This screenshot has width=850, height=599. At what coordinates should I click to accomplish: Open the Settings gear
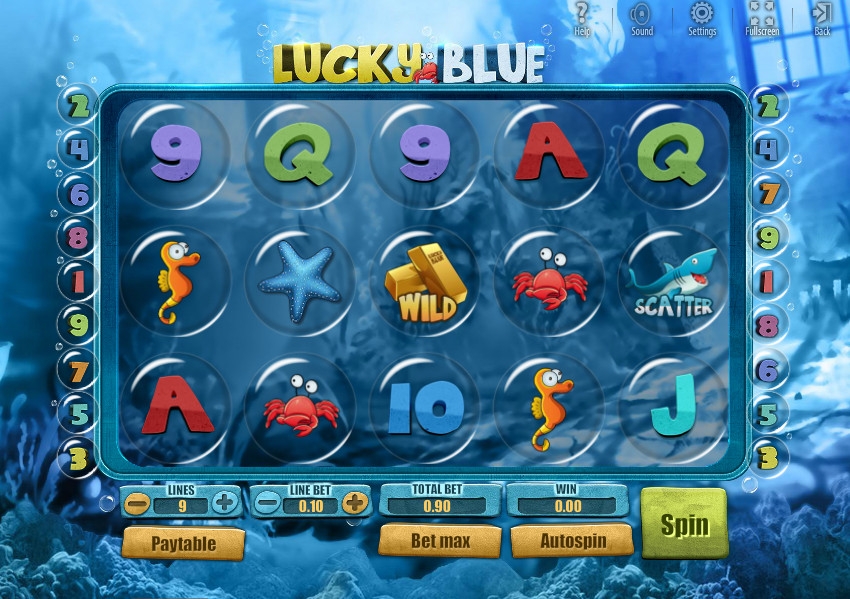pos(702,17)
